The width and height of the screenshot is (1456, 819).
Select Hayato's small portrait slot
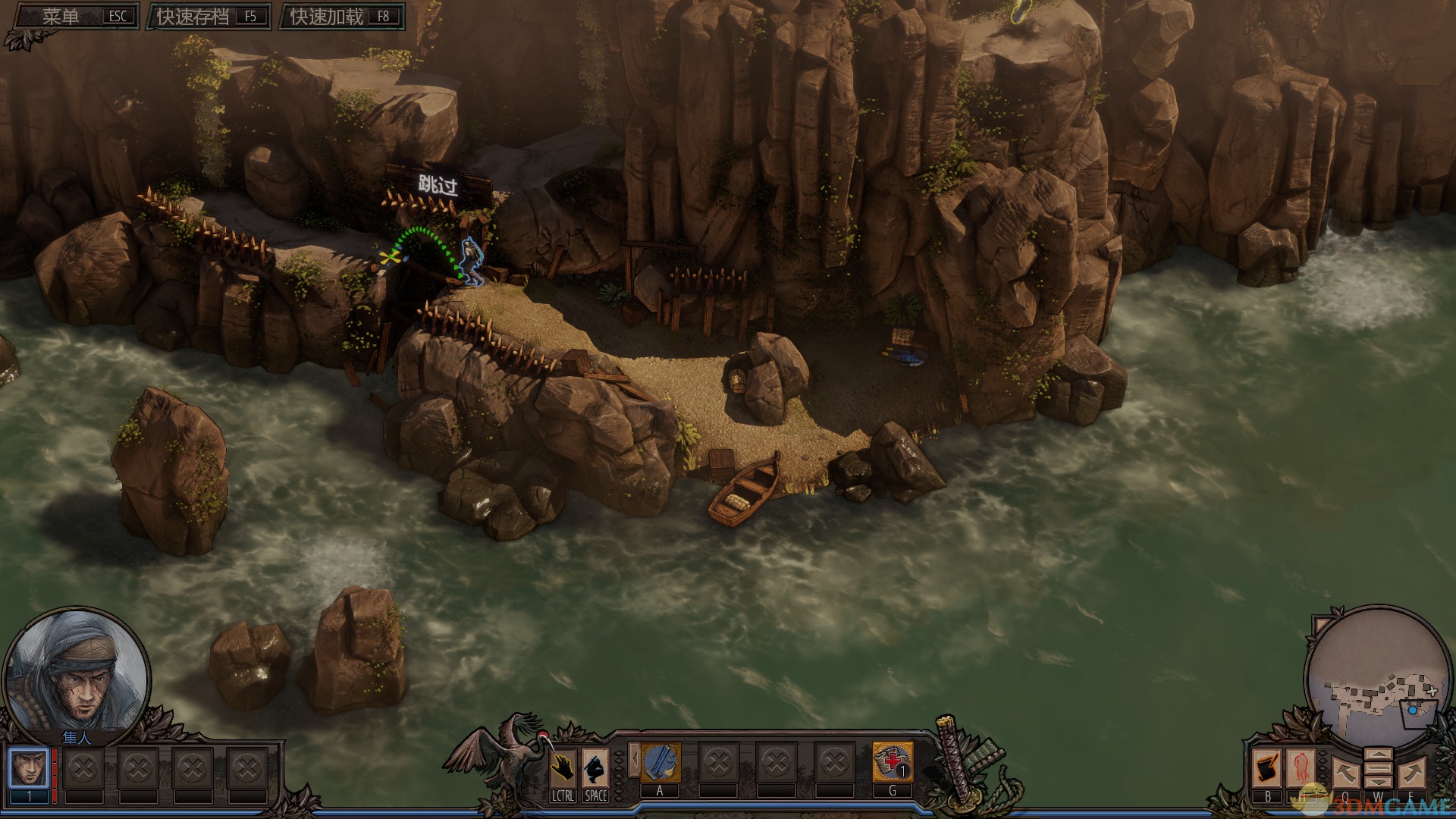(x=30, y=768)
